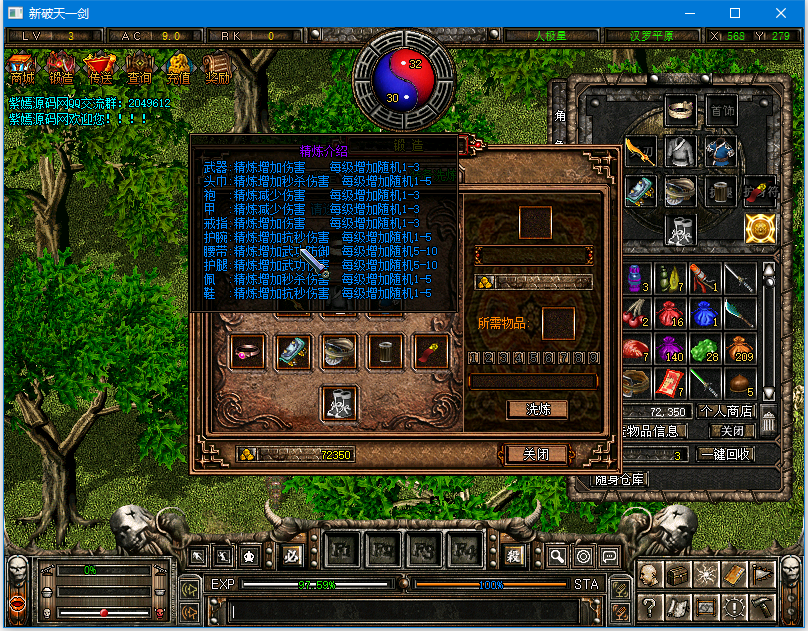Close the forging window with 关闭
This screenshot has height=631, width=808.
click(x=537, y=454)
